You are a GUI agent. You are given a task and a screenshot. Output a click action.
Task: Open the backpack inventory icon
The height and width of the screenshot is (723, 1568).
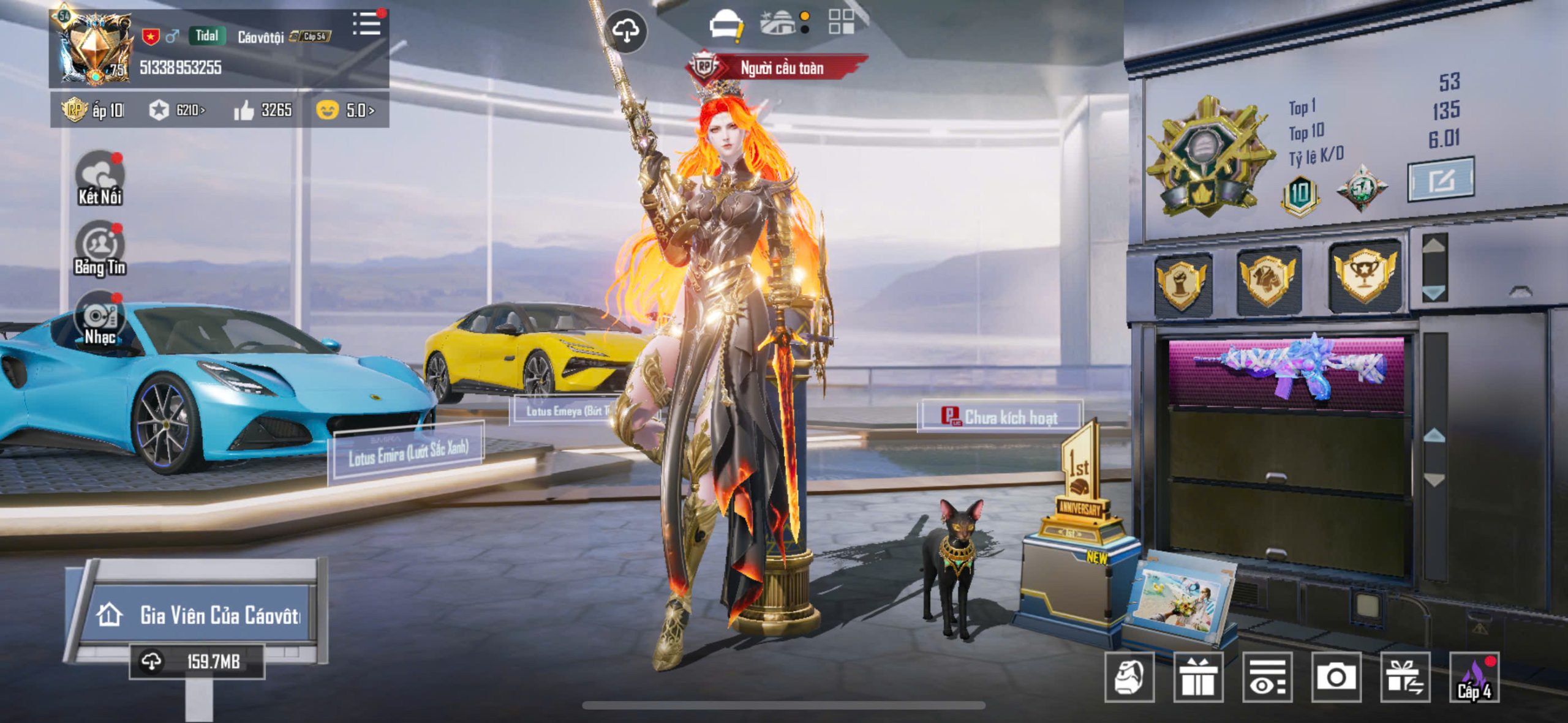click(x=1129, y=677)
